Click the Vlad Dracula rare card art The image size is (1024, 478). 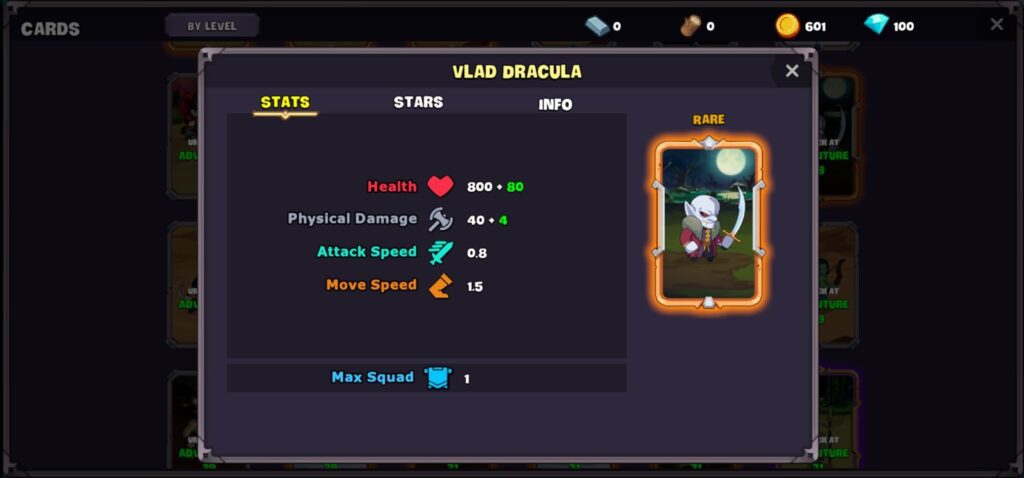tap(709, 224)
